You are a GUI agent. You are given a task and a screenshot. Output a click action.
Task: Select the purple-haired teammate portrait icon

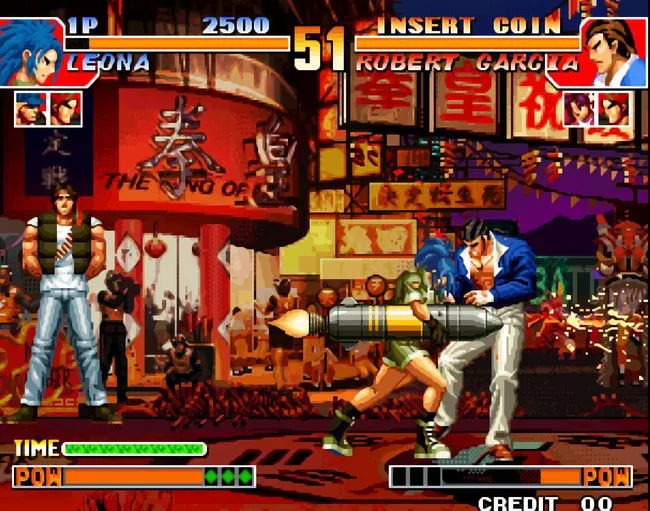(578, 109)
